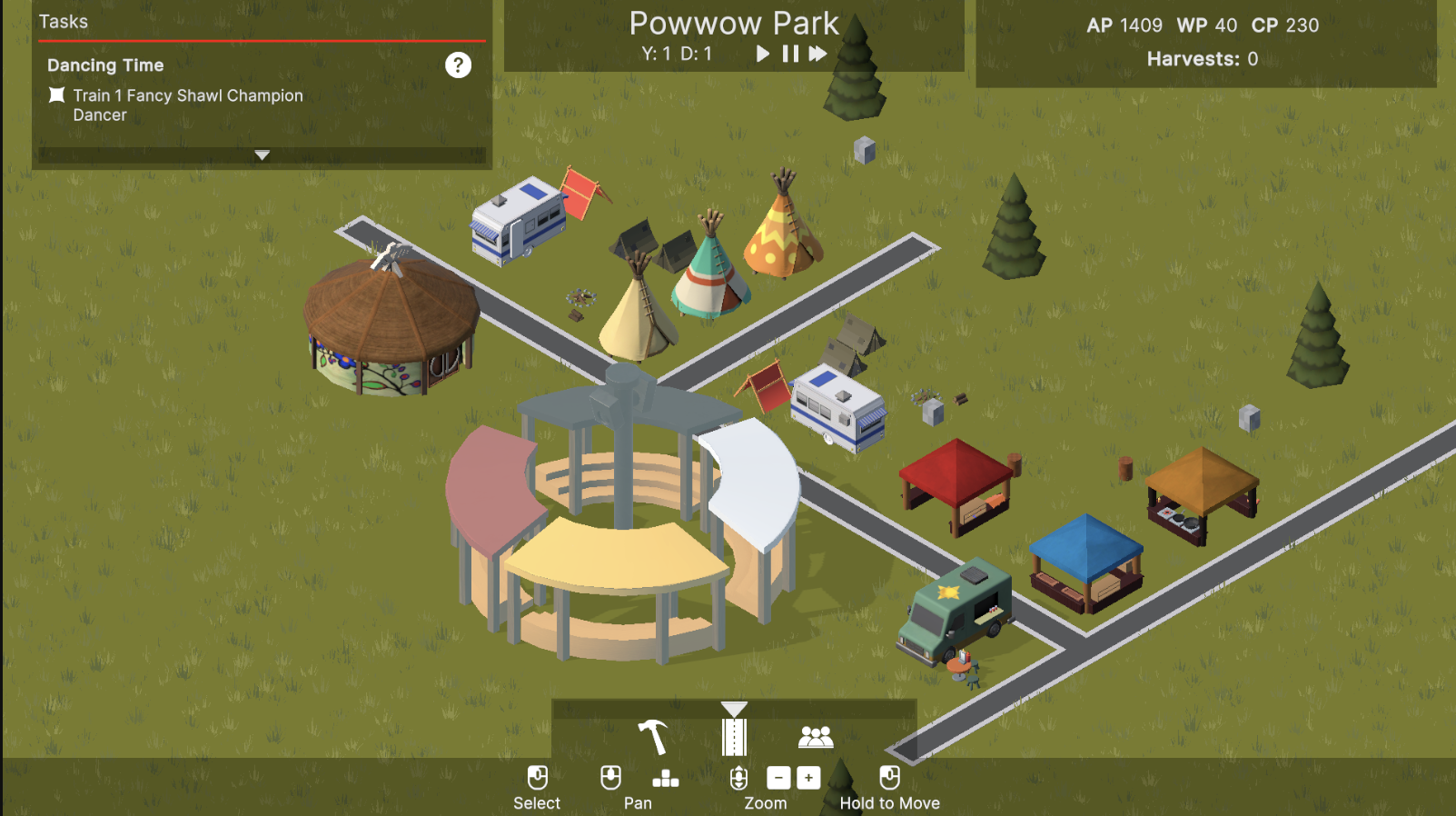Activate fast-forward speed
The height and width of the screenshot is (816, 1456).
point(818,54)
